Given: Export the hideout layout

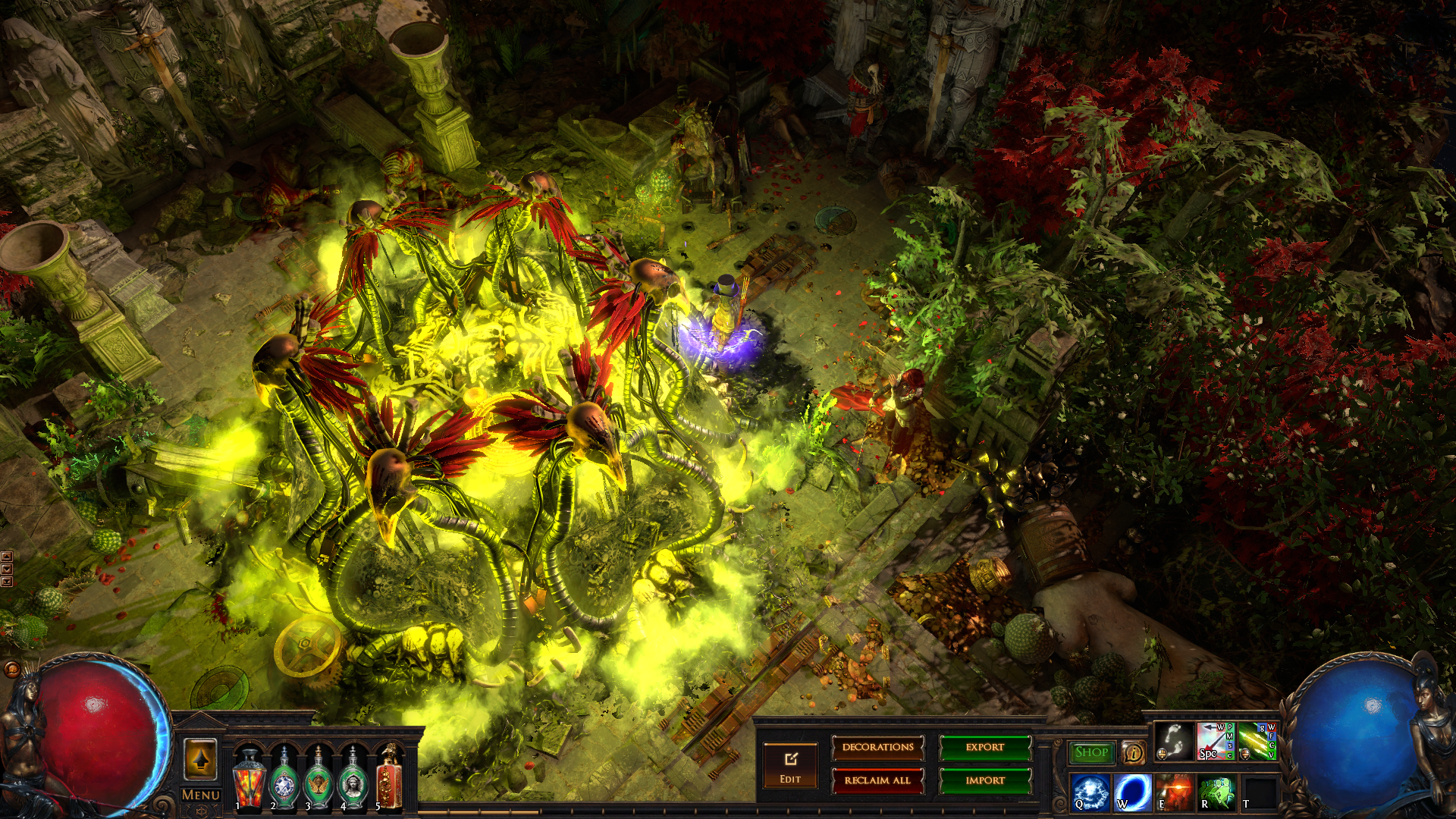Looking at the screenshot, I should tap(985, 748).
